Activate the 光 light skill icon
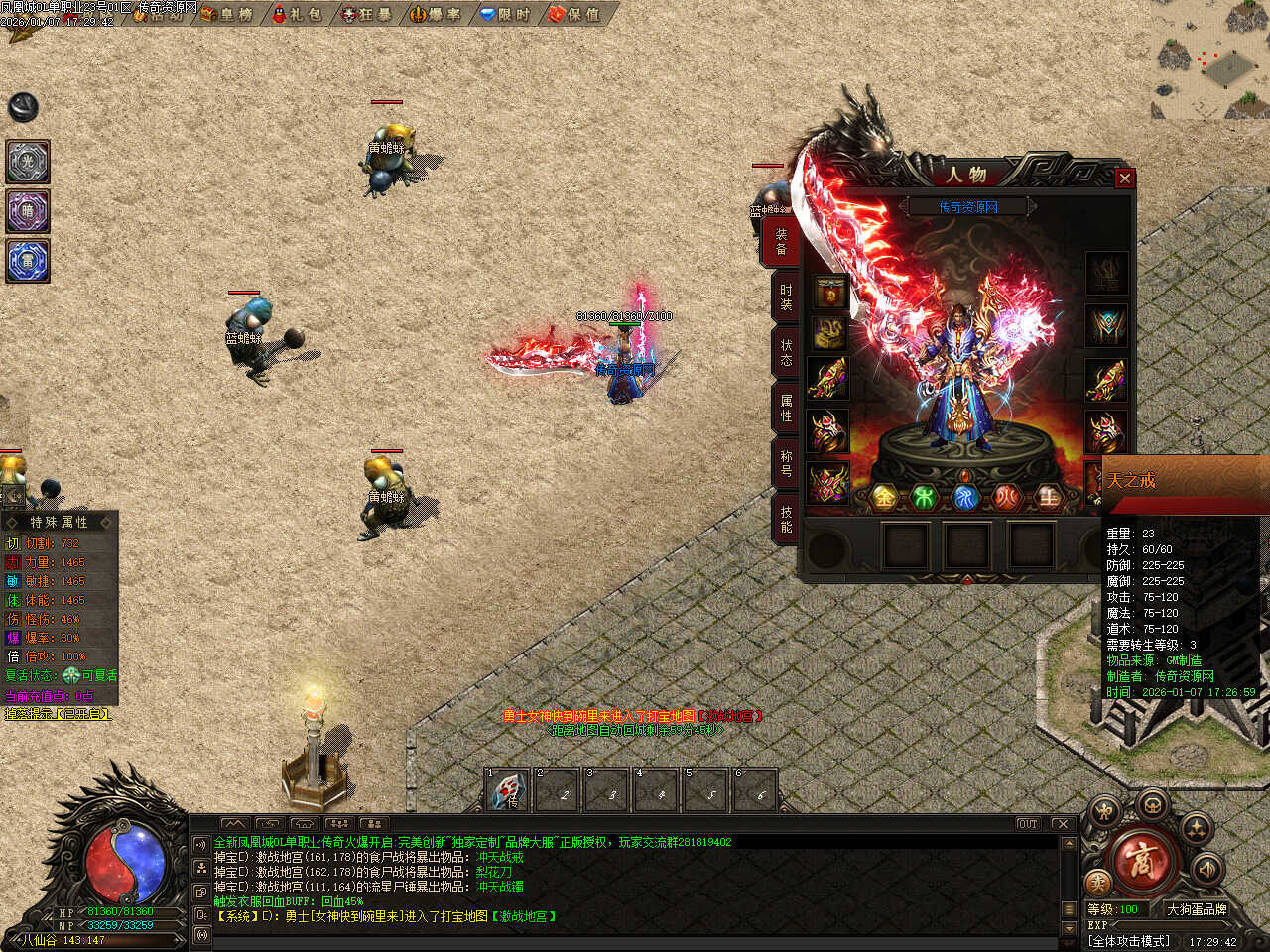This screenshot has width=1270, height=952. [28, 163]
